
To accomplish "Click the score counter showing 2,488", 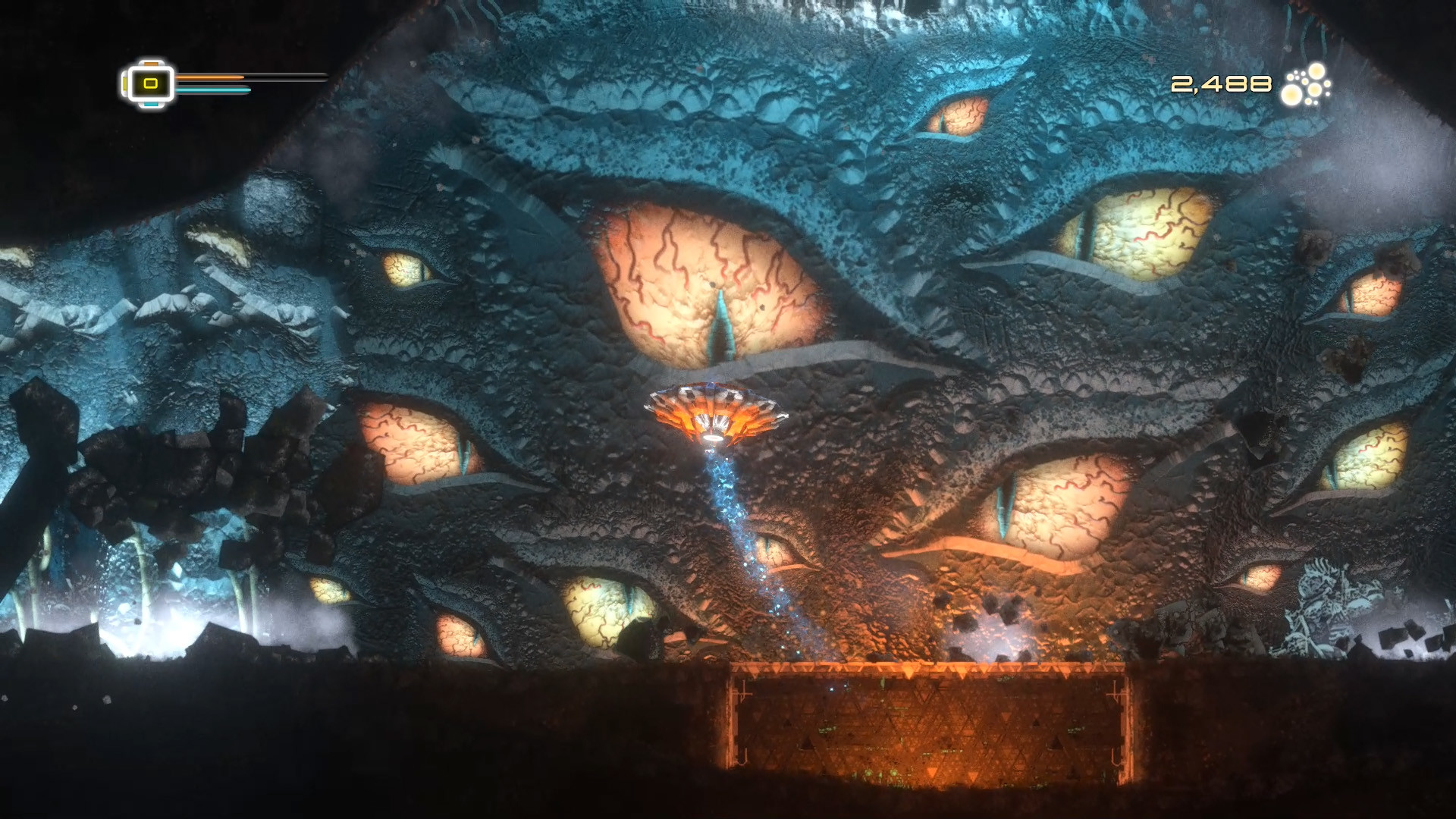I will [x=1221, y=83].
